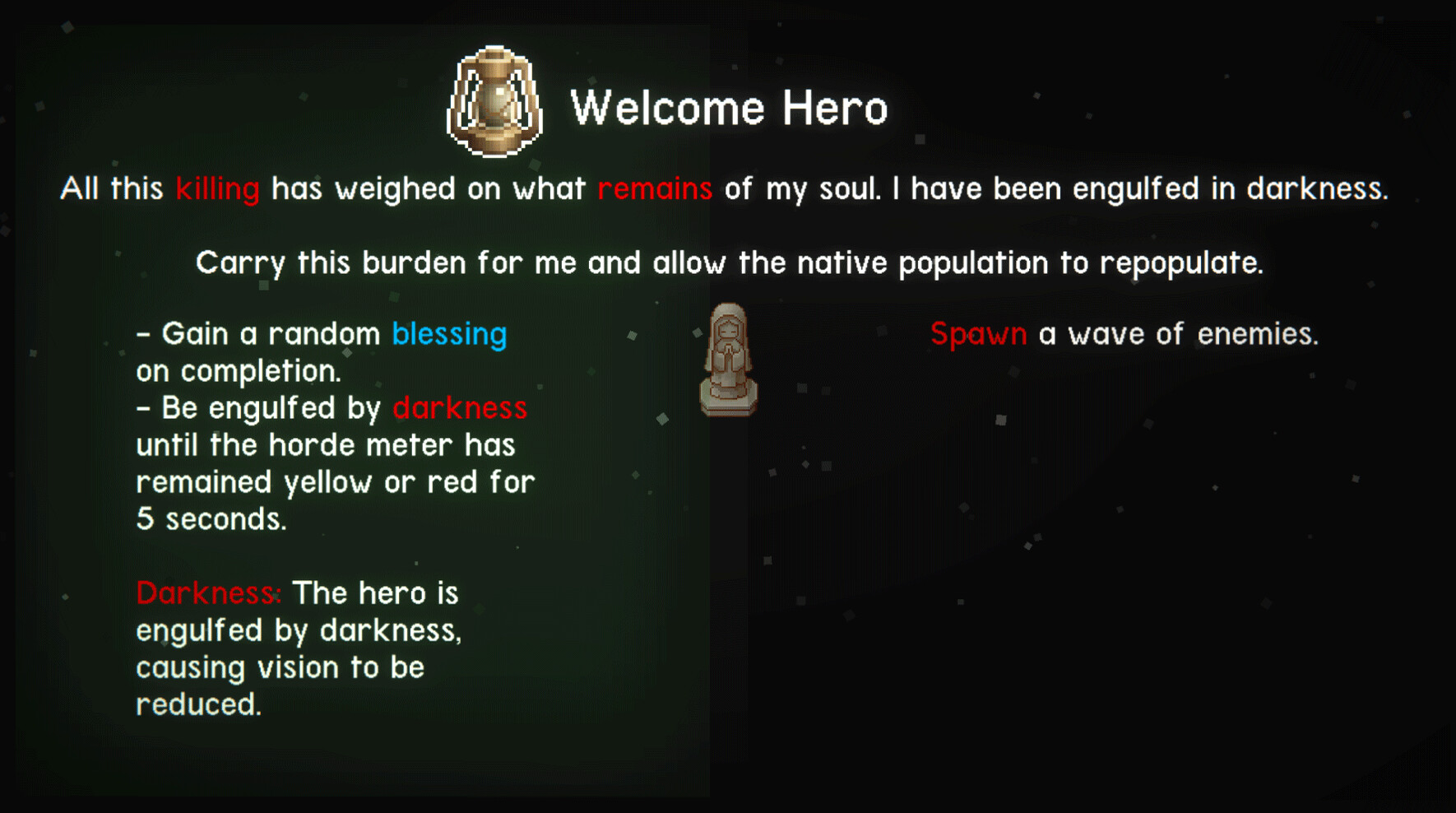The width and height of the screenshot is (1456, 813).
Task: Click the text a wave of enemies
Action: (1180, 334)
